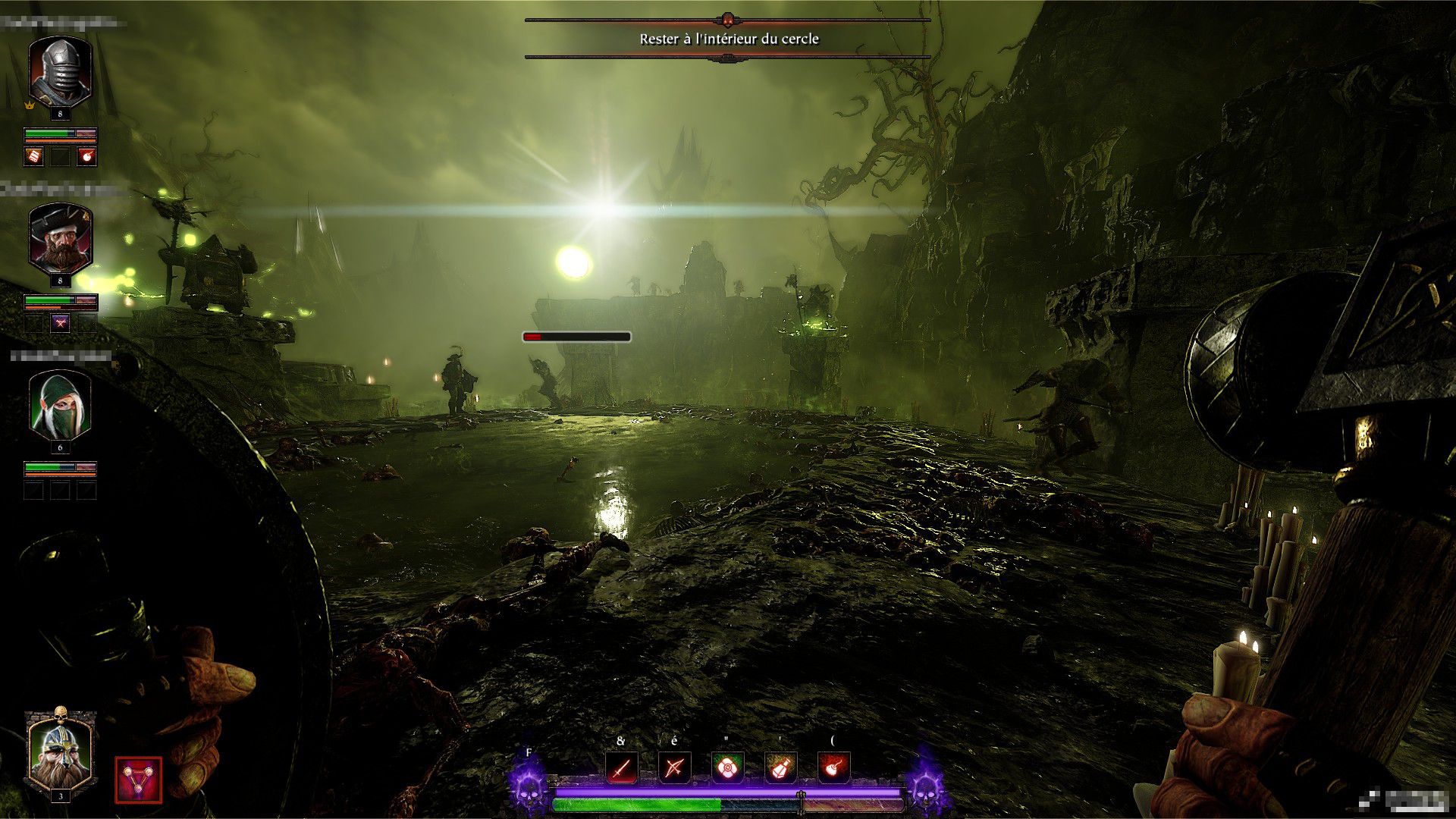Activate the left purple skull career ability
The image size is (1456, 819).
tap(529, 786)
